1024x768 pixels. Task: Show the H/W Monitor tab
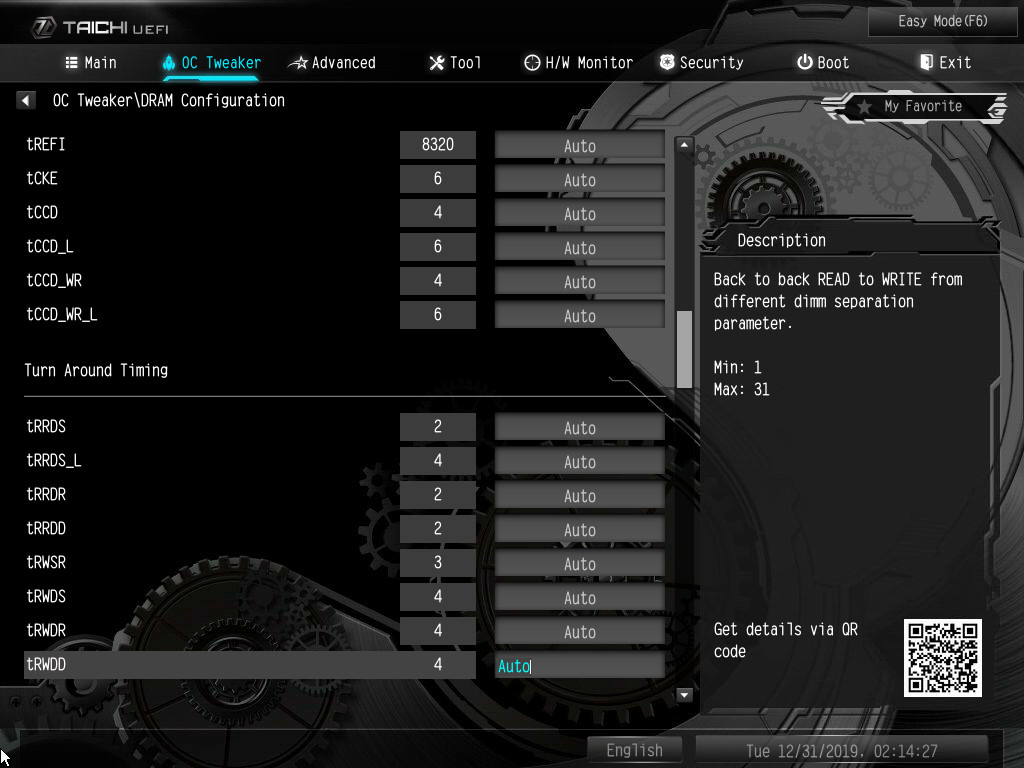(x=578, y=62)
